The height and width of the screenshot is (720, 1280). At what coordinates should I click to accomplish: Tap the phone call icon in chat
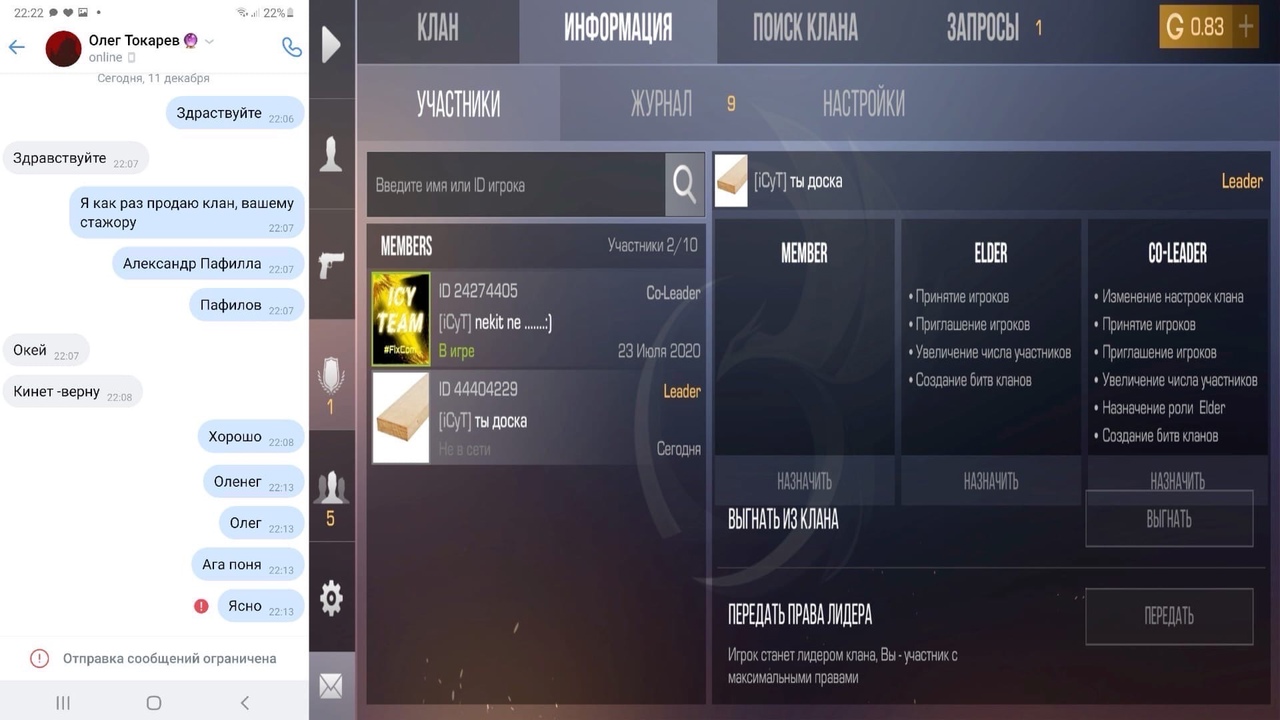point(291,47)
